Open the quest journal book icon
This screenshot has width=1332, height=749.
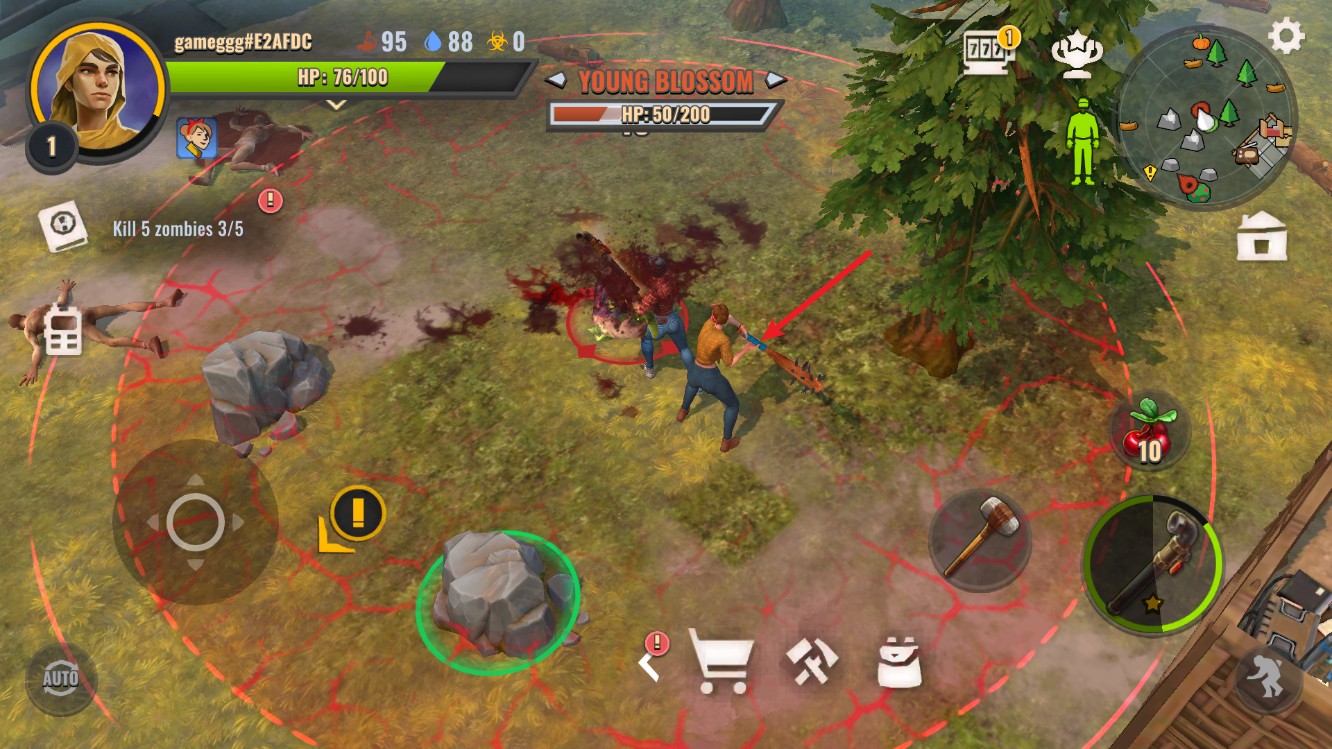[63, 226]
